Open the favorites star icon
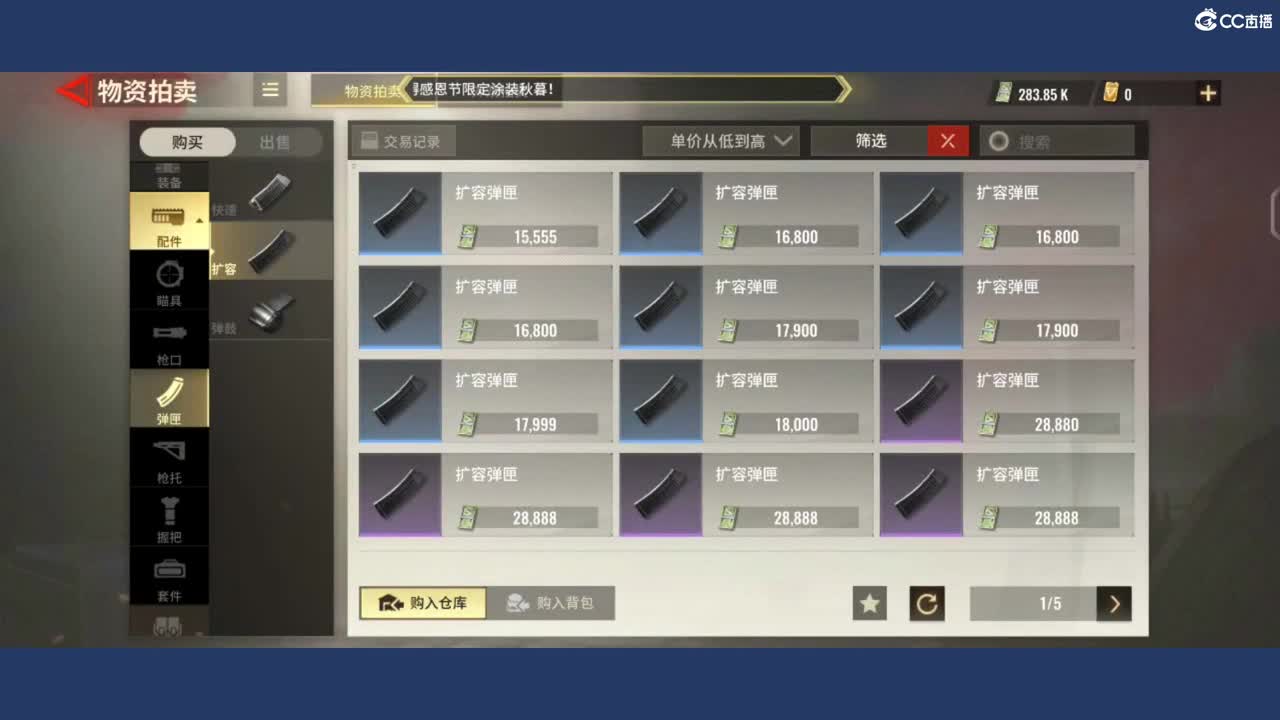The width and height of the screenshot is (1280, 720). (x=869, y=604)
